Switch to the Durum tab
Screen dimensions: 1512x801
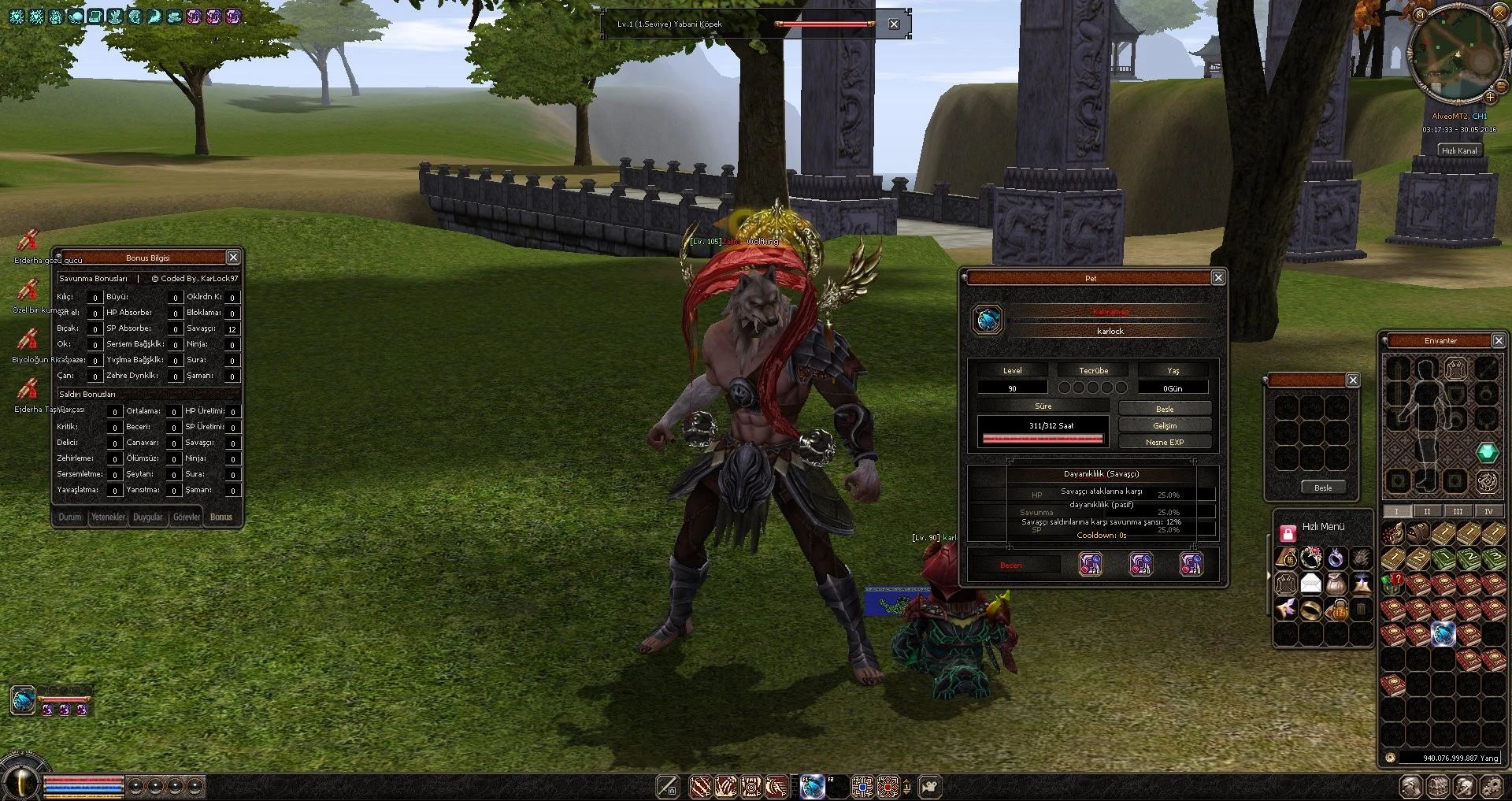pos(70,517)
